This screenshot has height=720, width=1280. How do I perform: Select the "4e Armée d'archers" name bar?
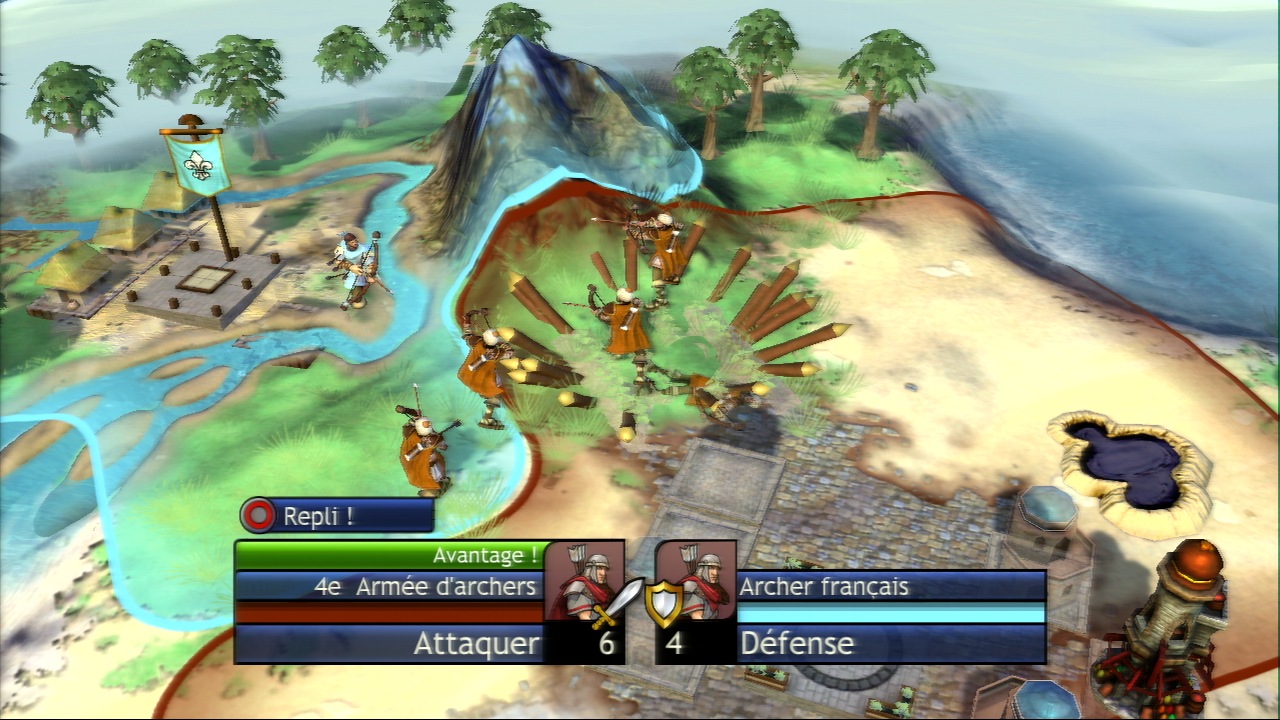coord(390,587)
